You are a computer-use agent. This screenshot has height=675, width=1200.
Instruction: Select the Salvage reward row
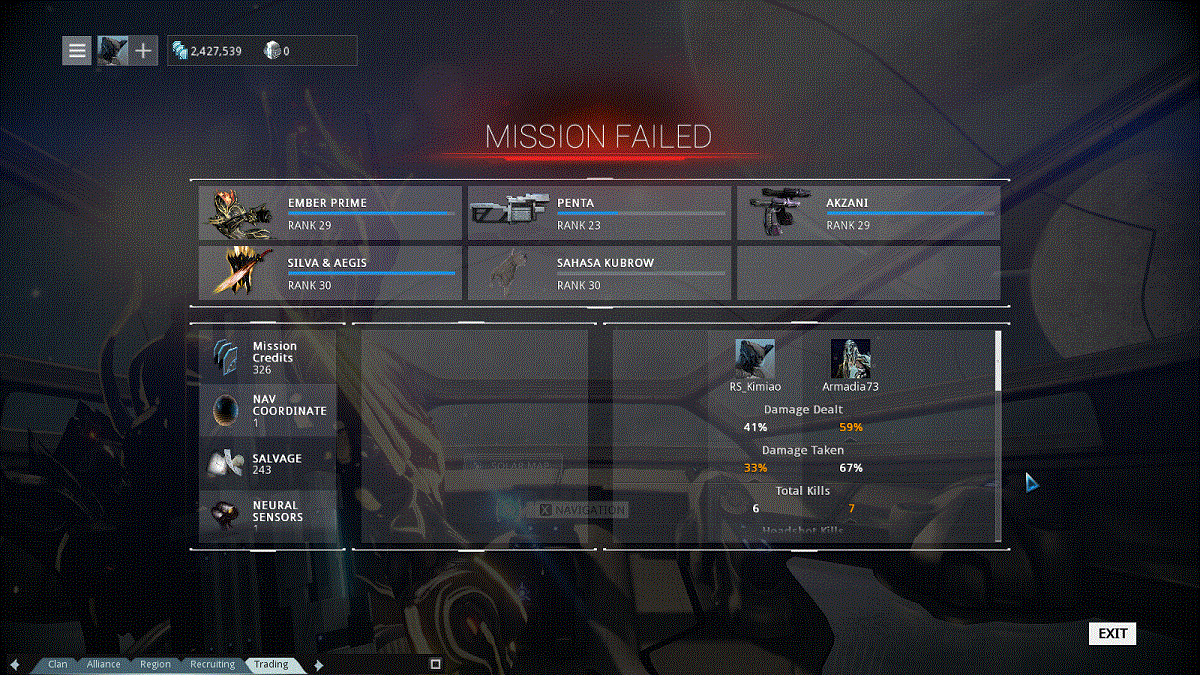coord(268,464)
